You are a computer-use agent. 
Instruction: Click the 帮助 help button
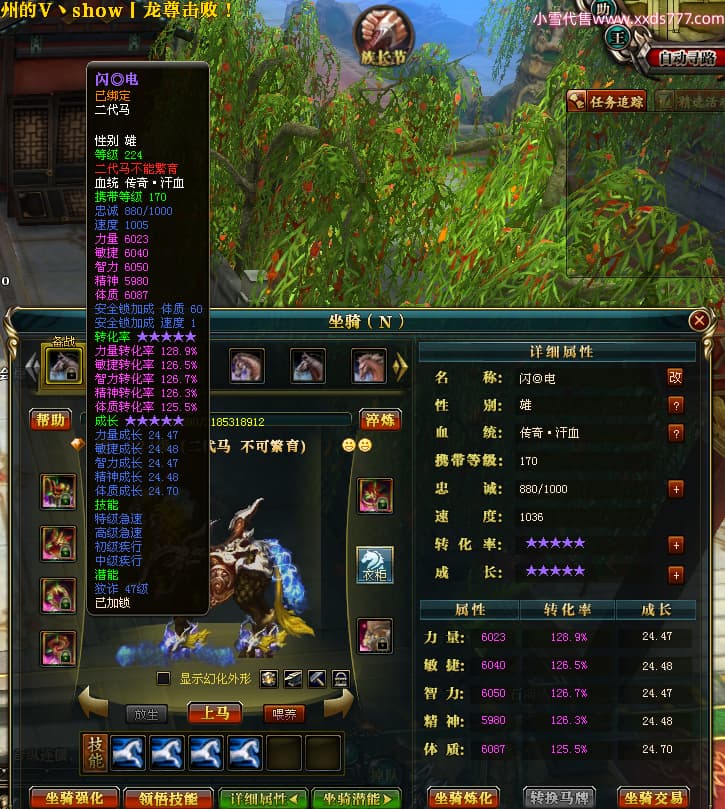tap(50, 419)
